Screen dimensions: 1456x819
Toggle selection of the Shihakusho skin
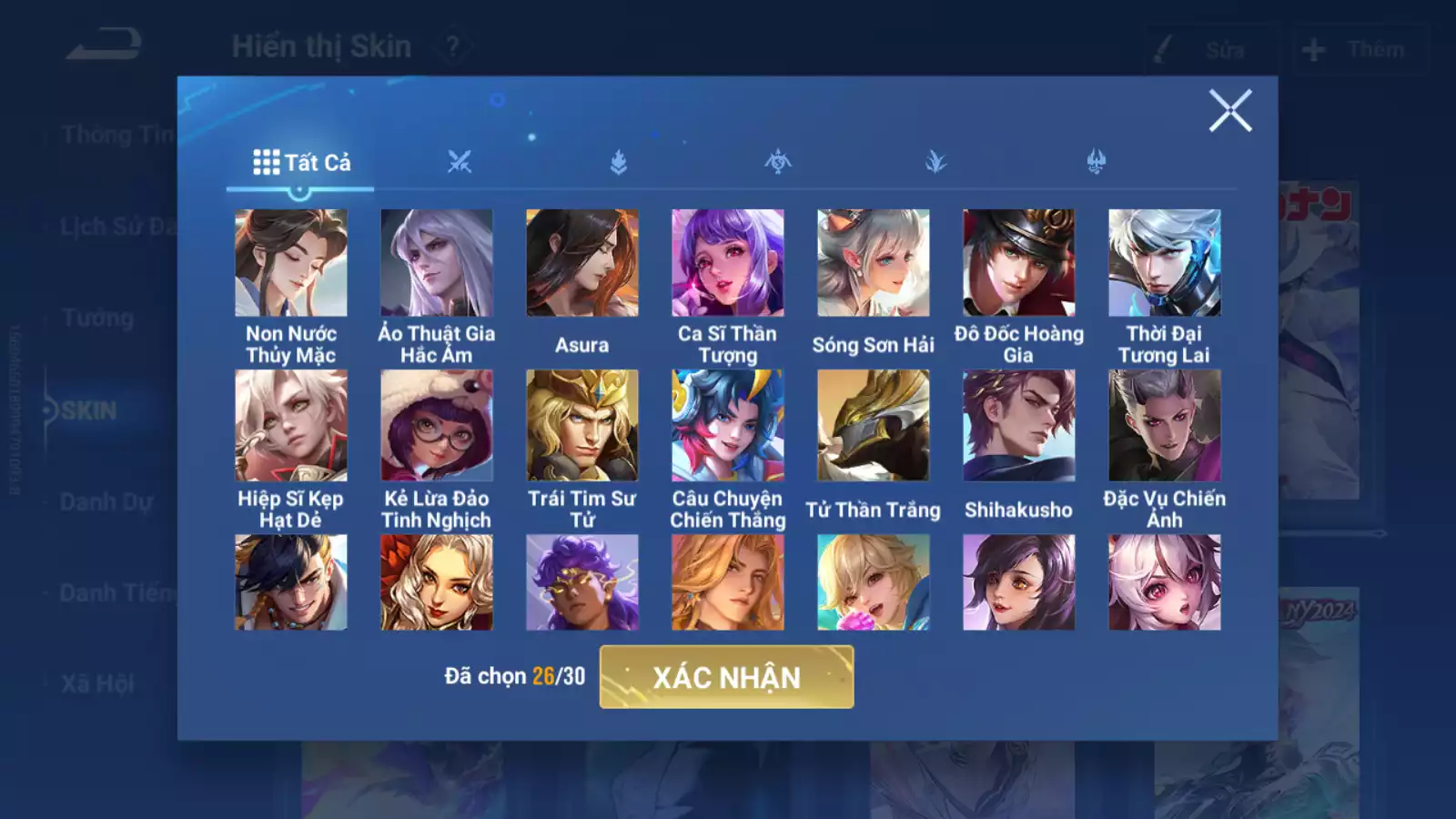(x=1019, y=426)
